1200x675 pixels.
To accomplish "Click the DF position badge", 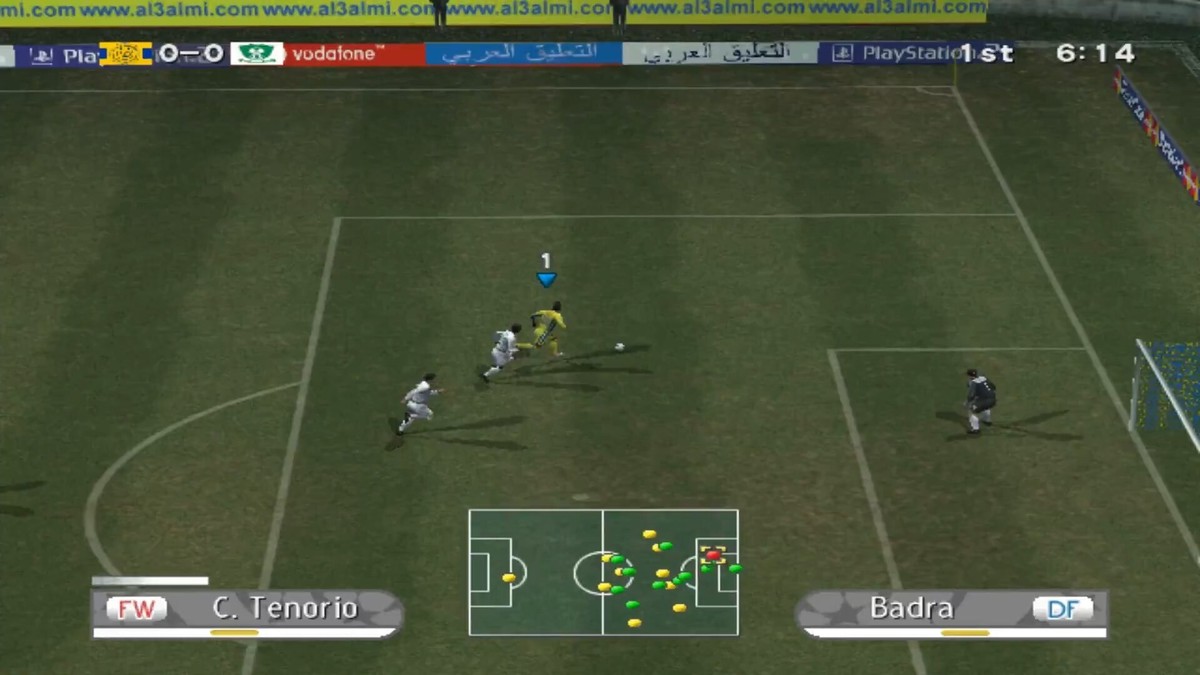I will point(1062,608).
